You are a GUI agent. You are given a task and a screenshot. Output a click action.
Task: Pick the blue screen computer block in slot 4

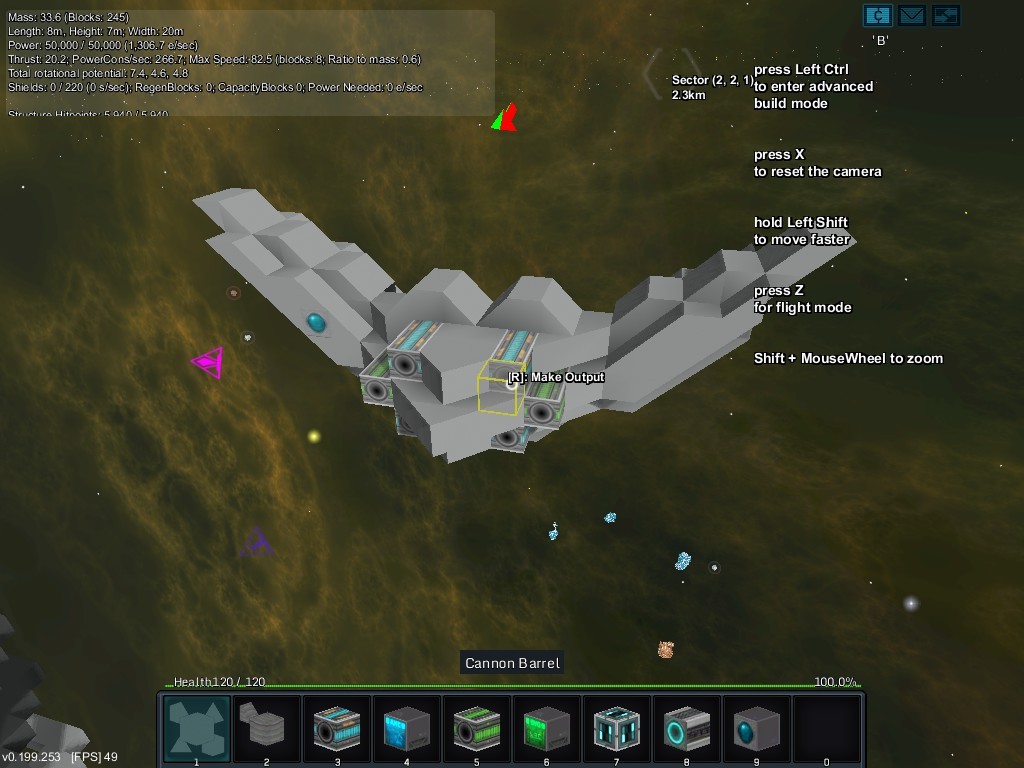click(407, 729)
